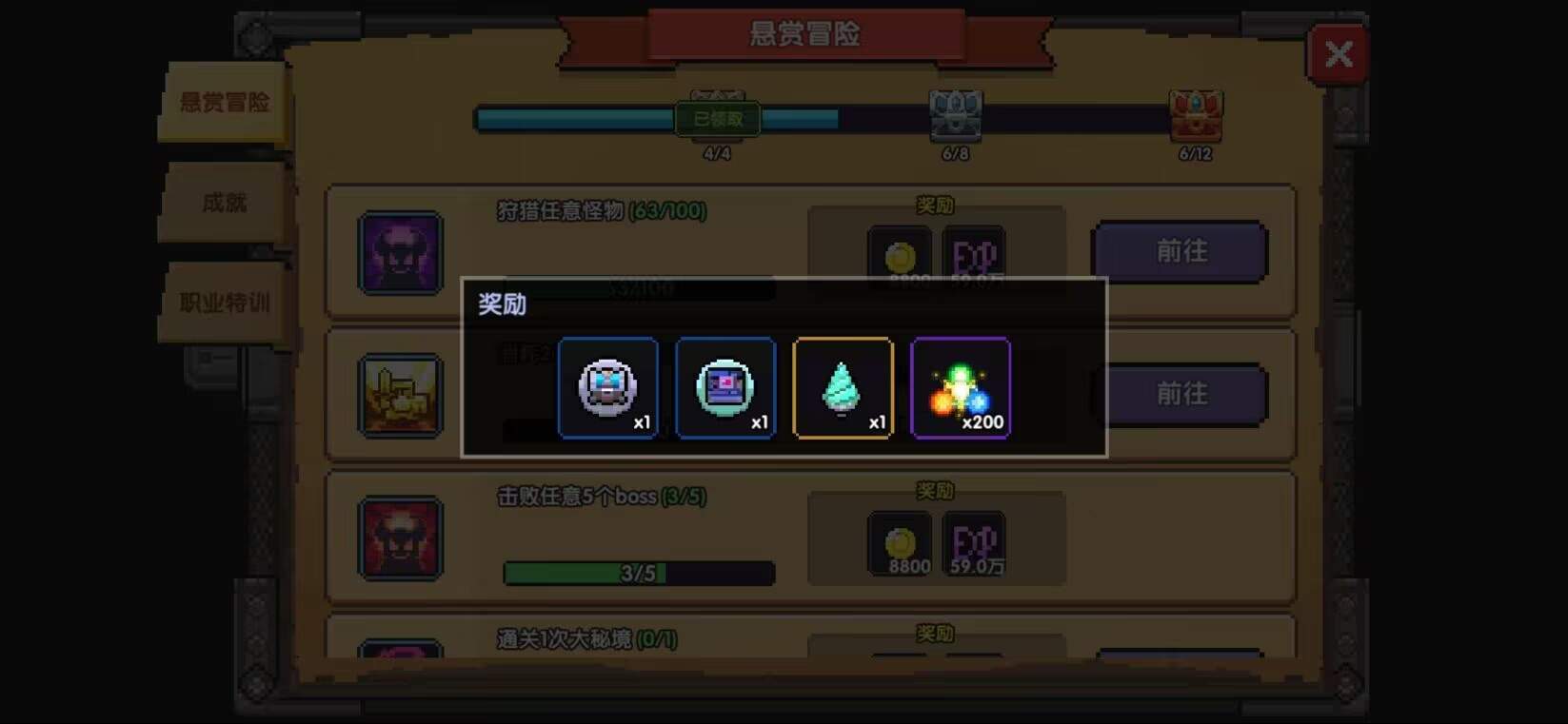The width and height of the screenshot is (1568, 724).
Task: Switch to the 成就 tab
Action: click(227, 203)
